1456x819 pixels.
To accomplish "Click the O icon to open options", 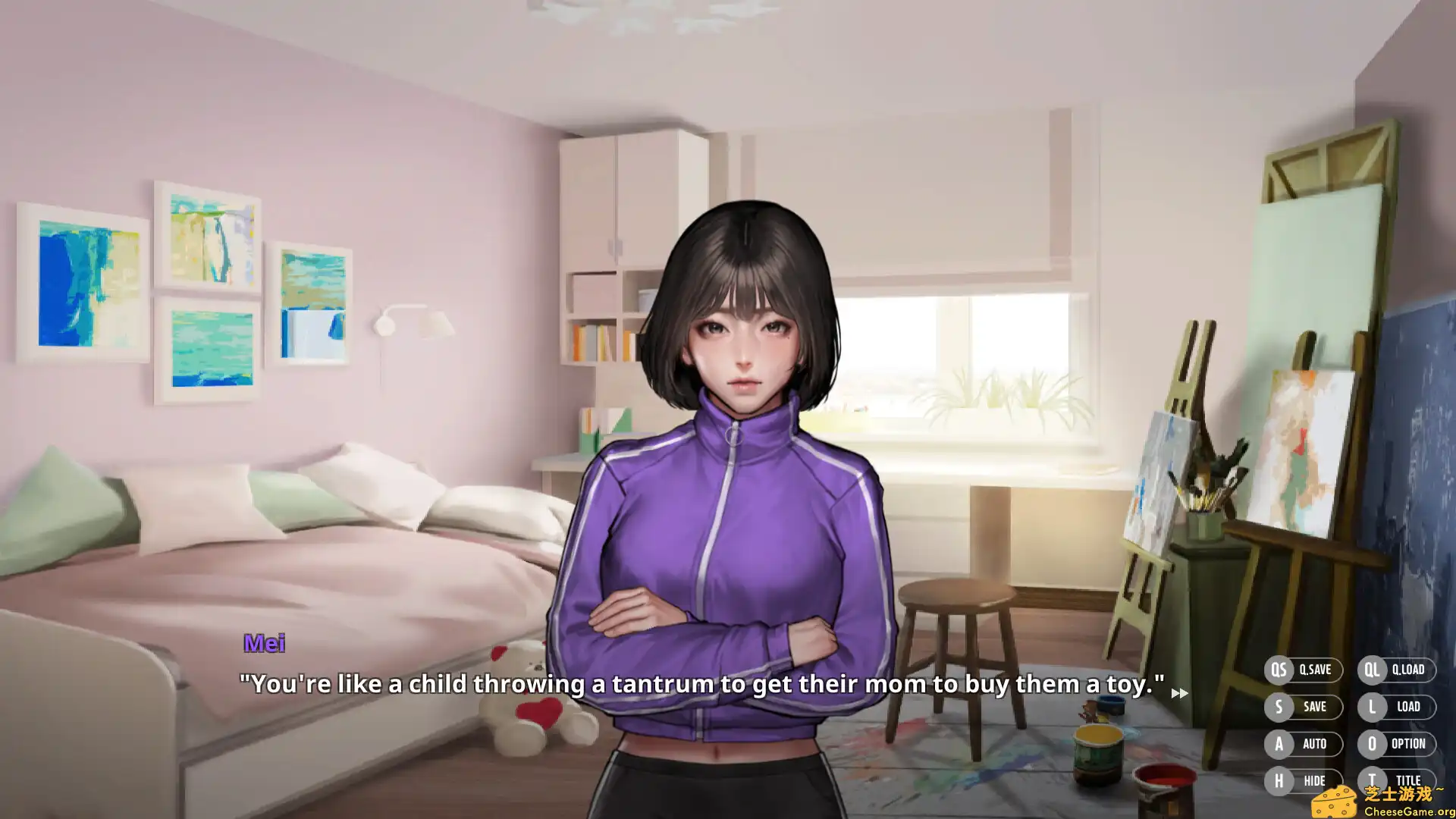I will click(x=1372, y=744).
